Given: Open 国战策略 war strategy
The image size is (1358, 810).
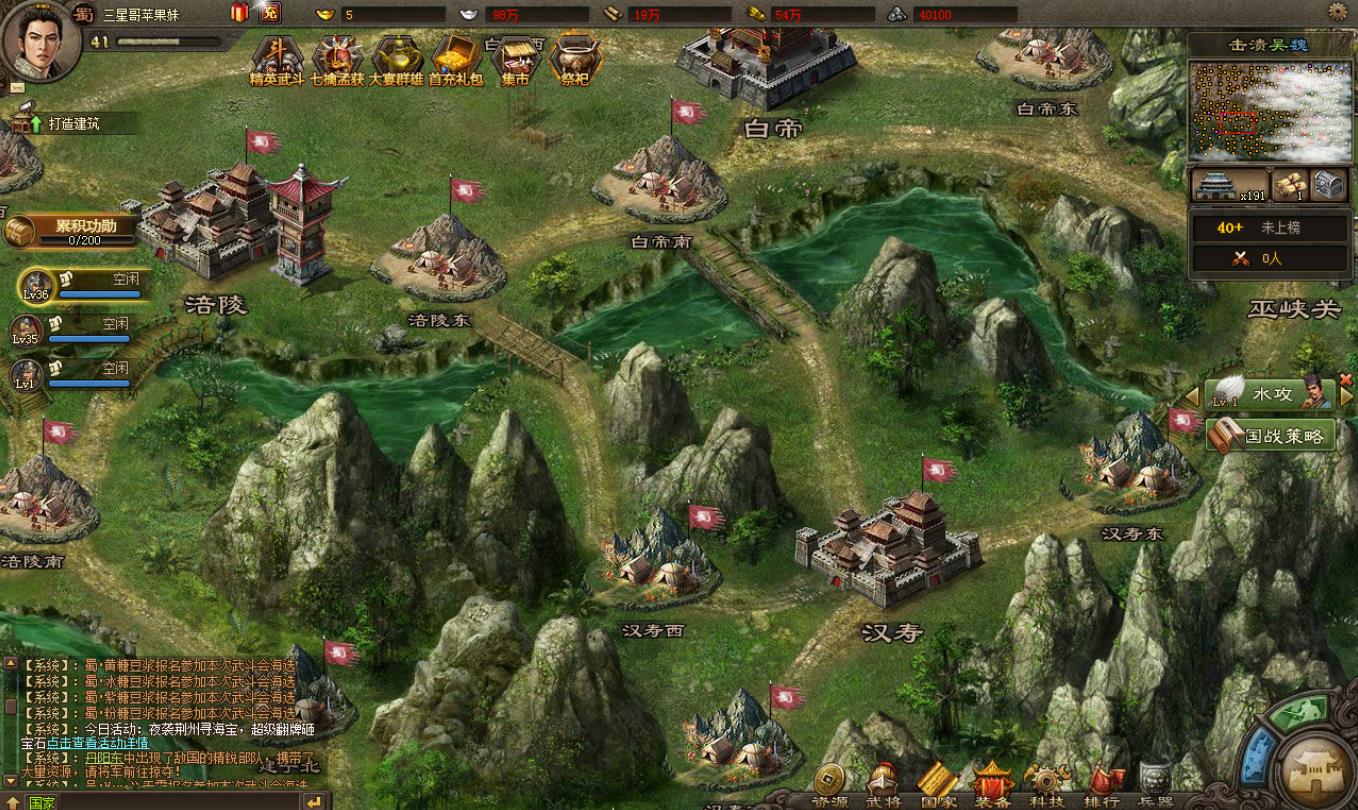Looking at the screenshot, I should [x=1272, y=436].
